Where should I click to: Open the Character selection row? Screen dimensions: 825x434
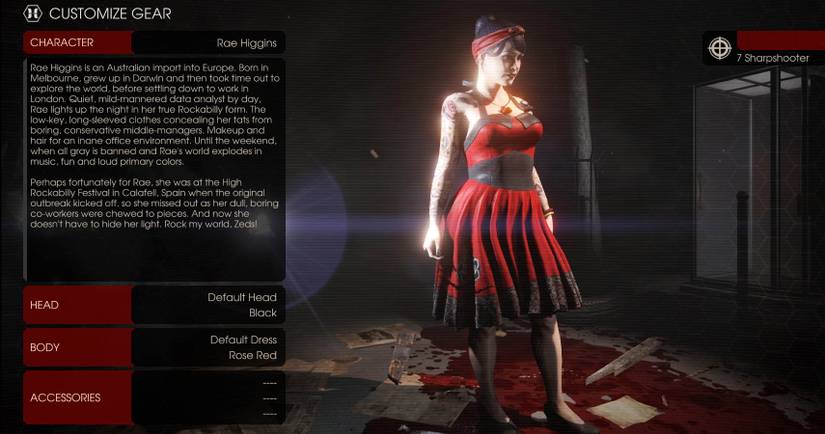[x=154, y=43]
